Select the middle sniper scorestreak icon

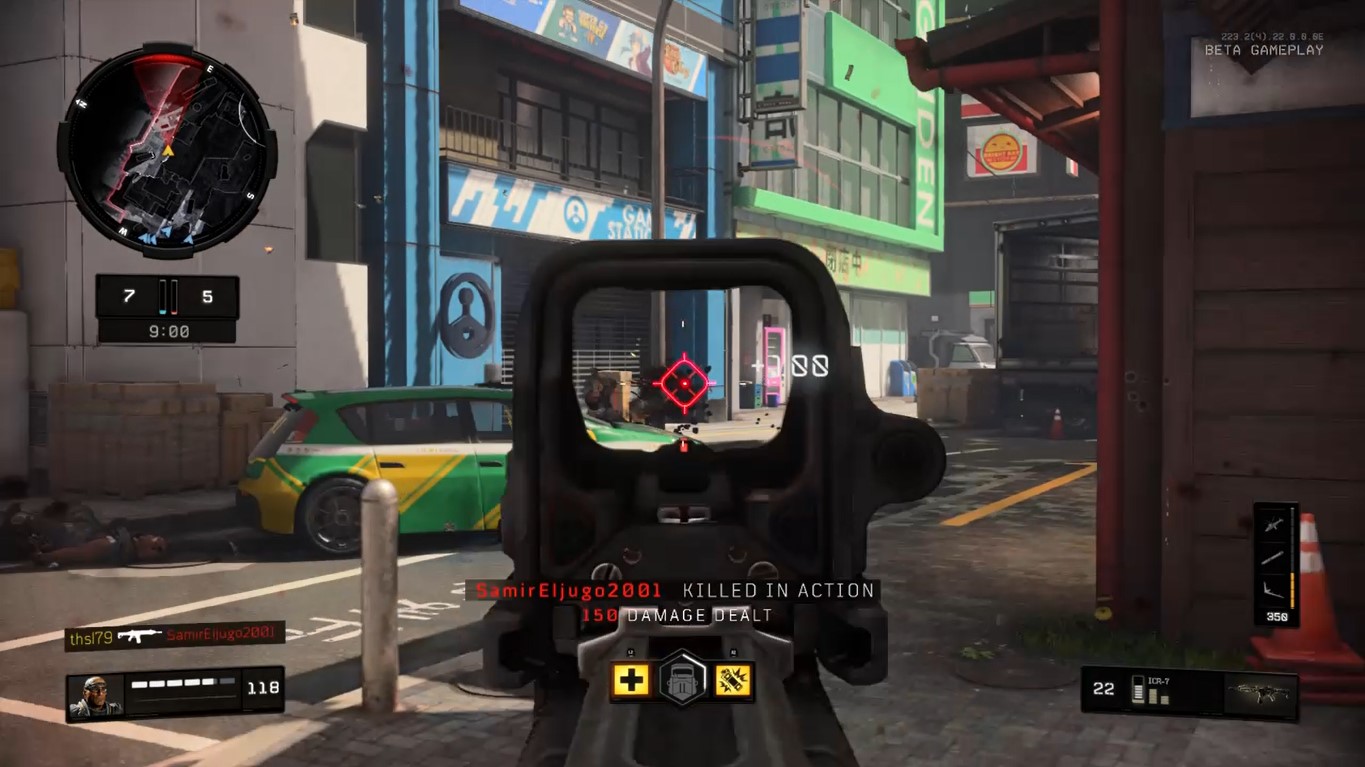[1271, 556]
